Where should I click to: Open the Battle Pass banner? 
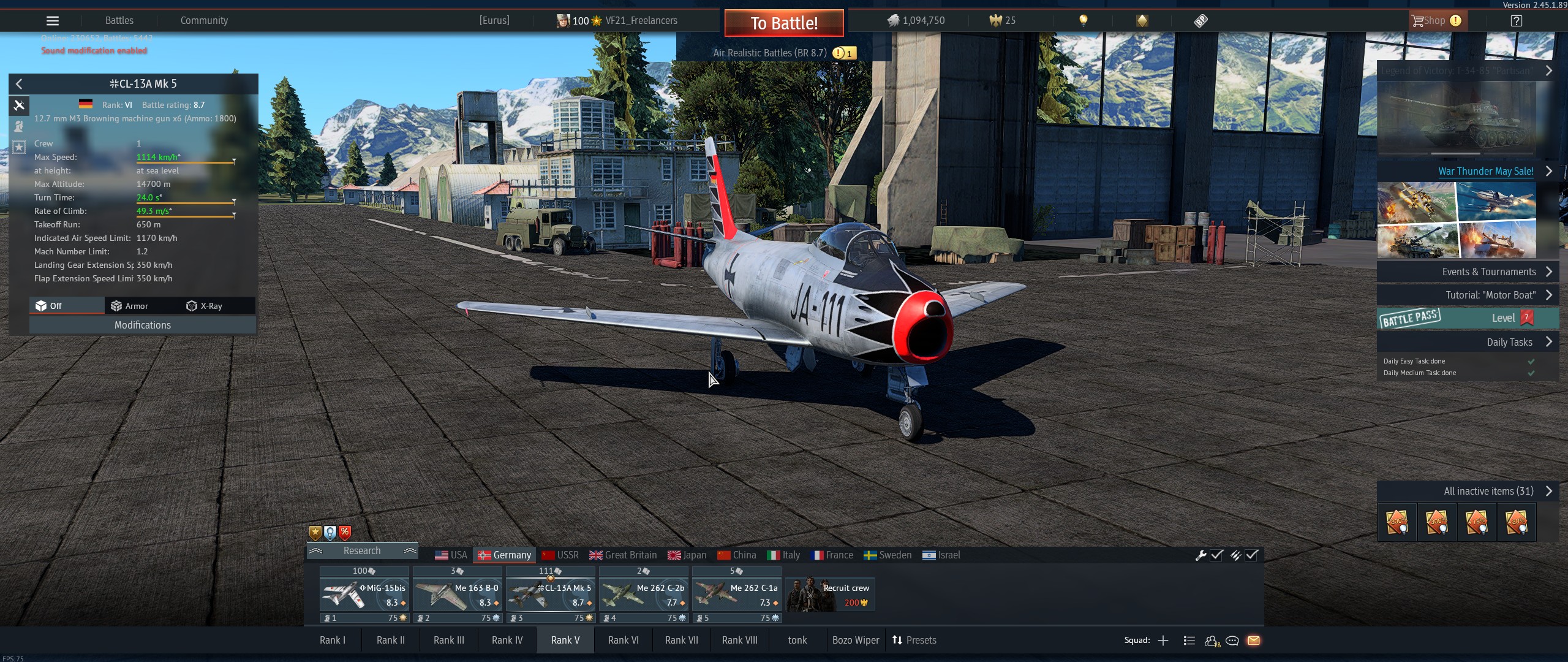[1467, 318]
